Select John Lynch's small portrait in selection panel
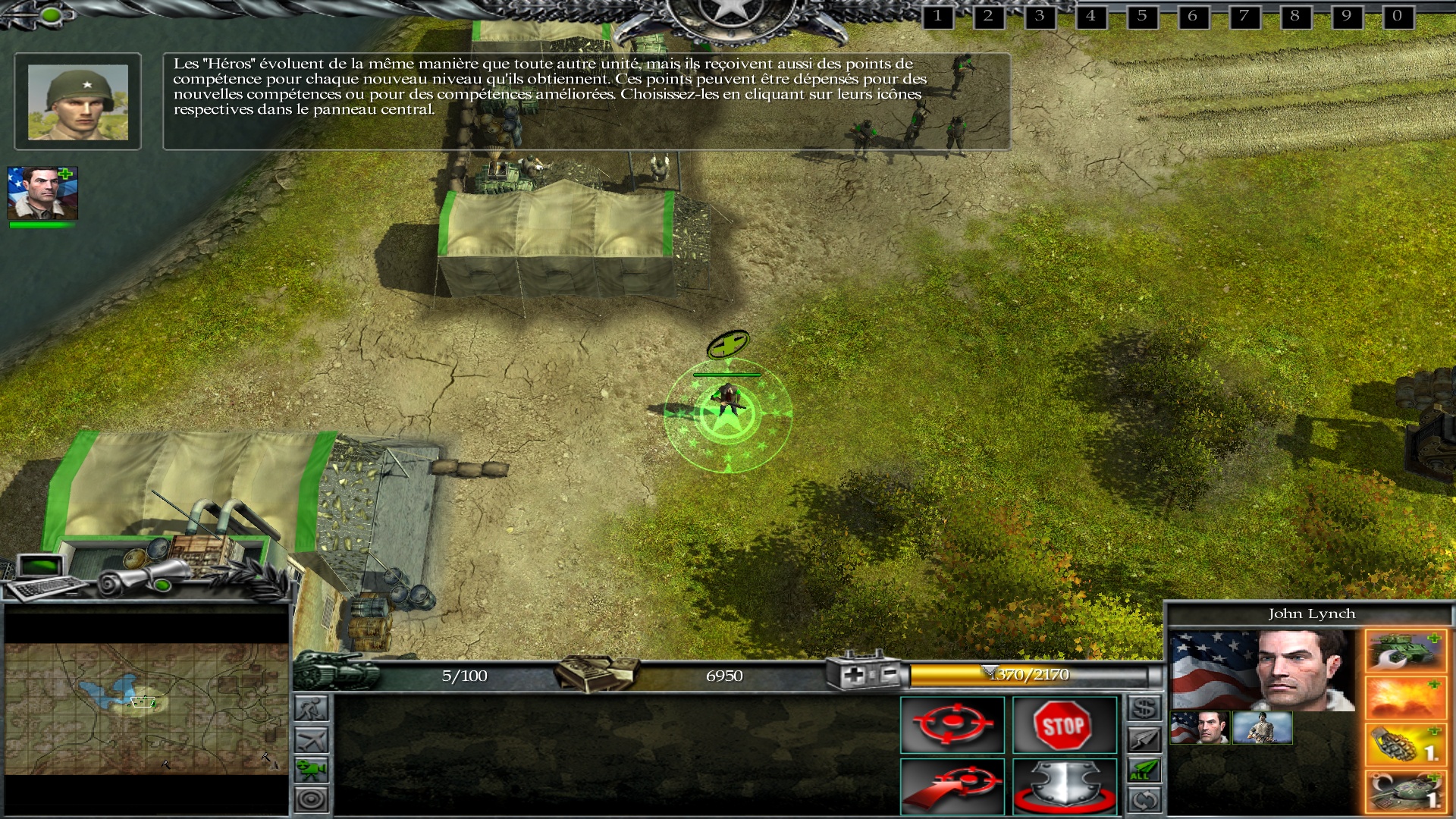Viewport: 1456px width, 819px height. (1199, 728)
